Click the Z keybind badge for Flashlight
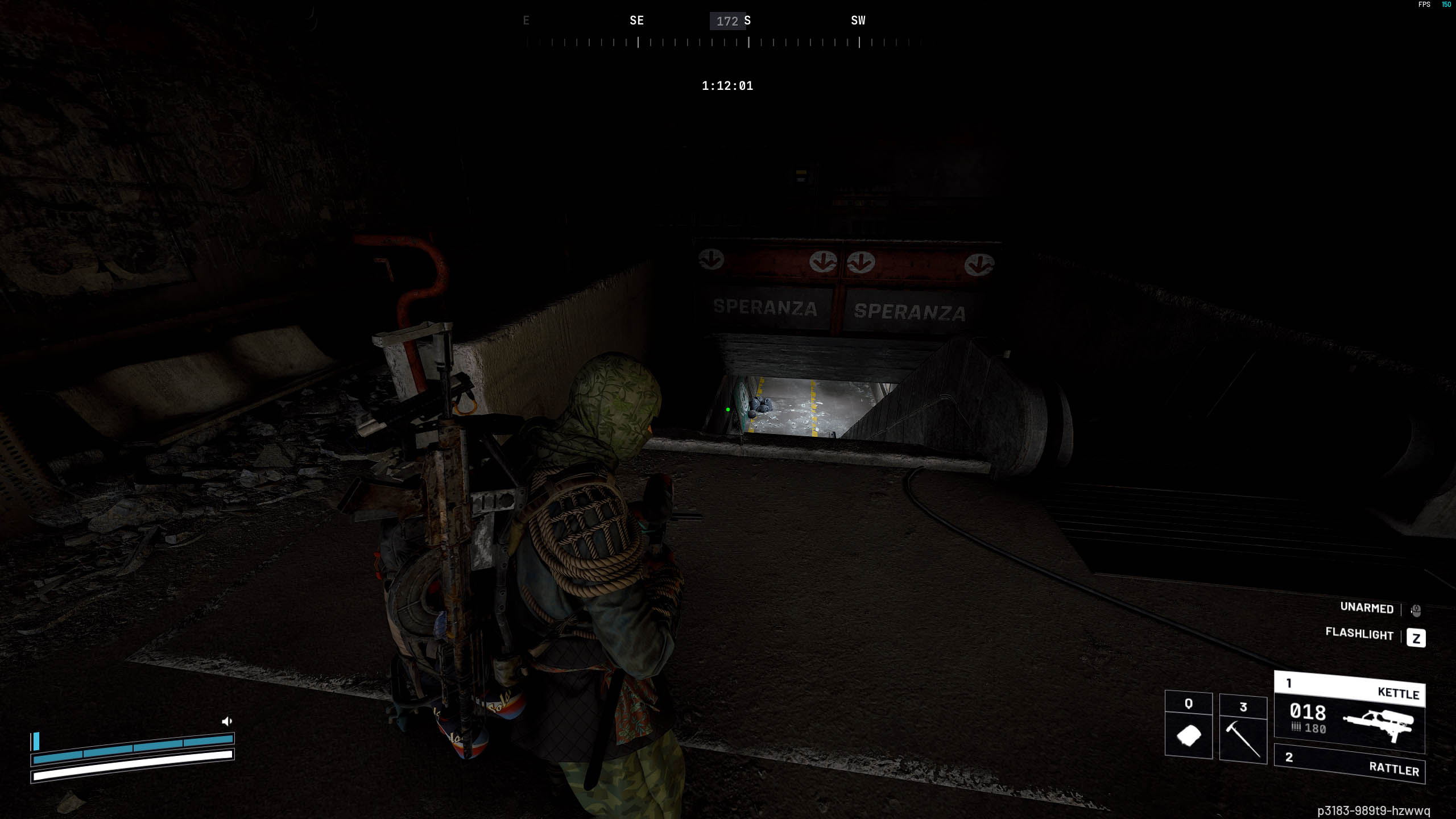The image size is (1456, 819). pyautogui.click(x=1416, y=638)
